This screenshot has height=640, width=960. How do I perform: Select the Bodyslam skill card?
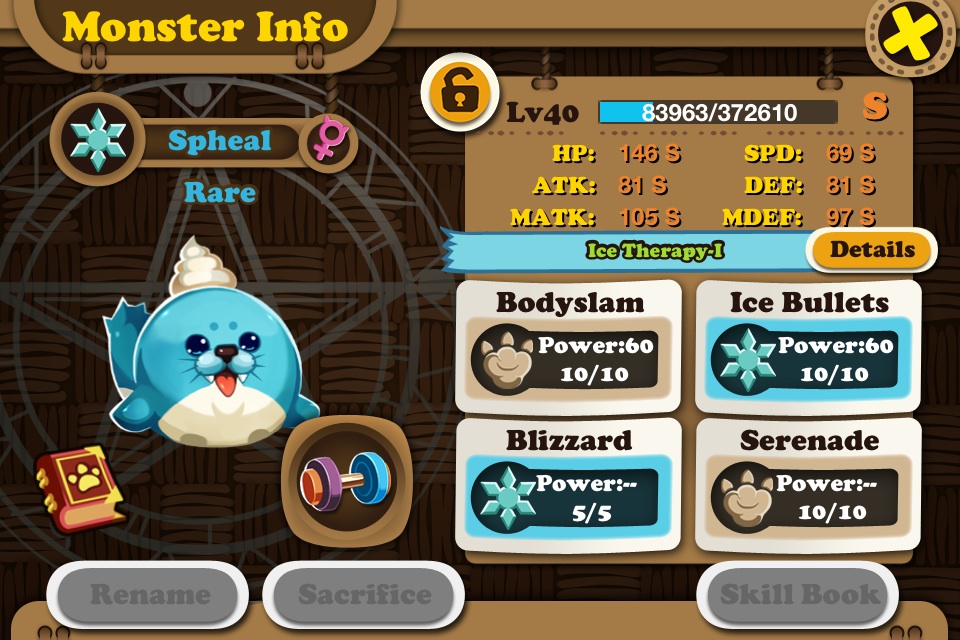[x=568, y=346]
